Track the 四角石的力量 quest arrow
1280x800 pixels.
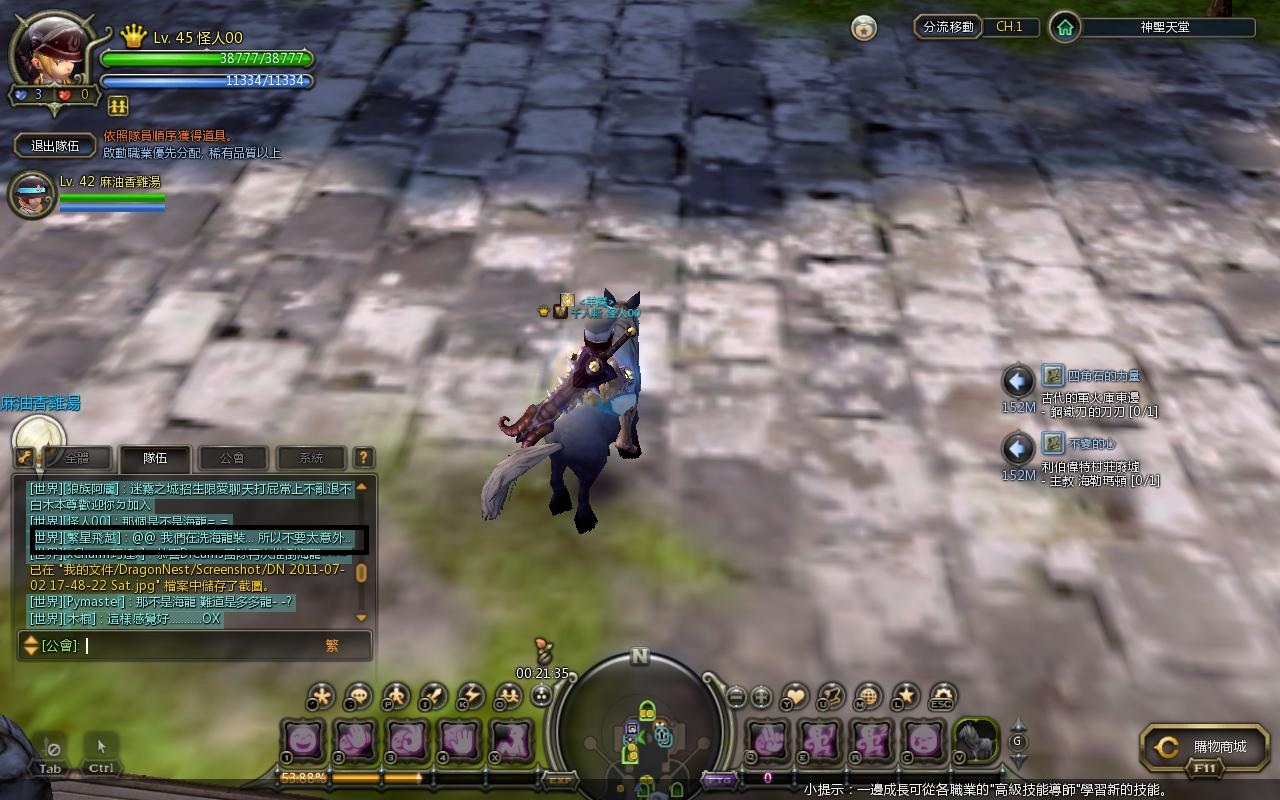click(1018, 381)
